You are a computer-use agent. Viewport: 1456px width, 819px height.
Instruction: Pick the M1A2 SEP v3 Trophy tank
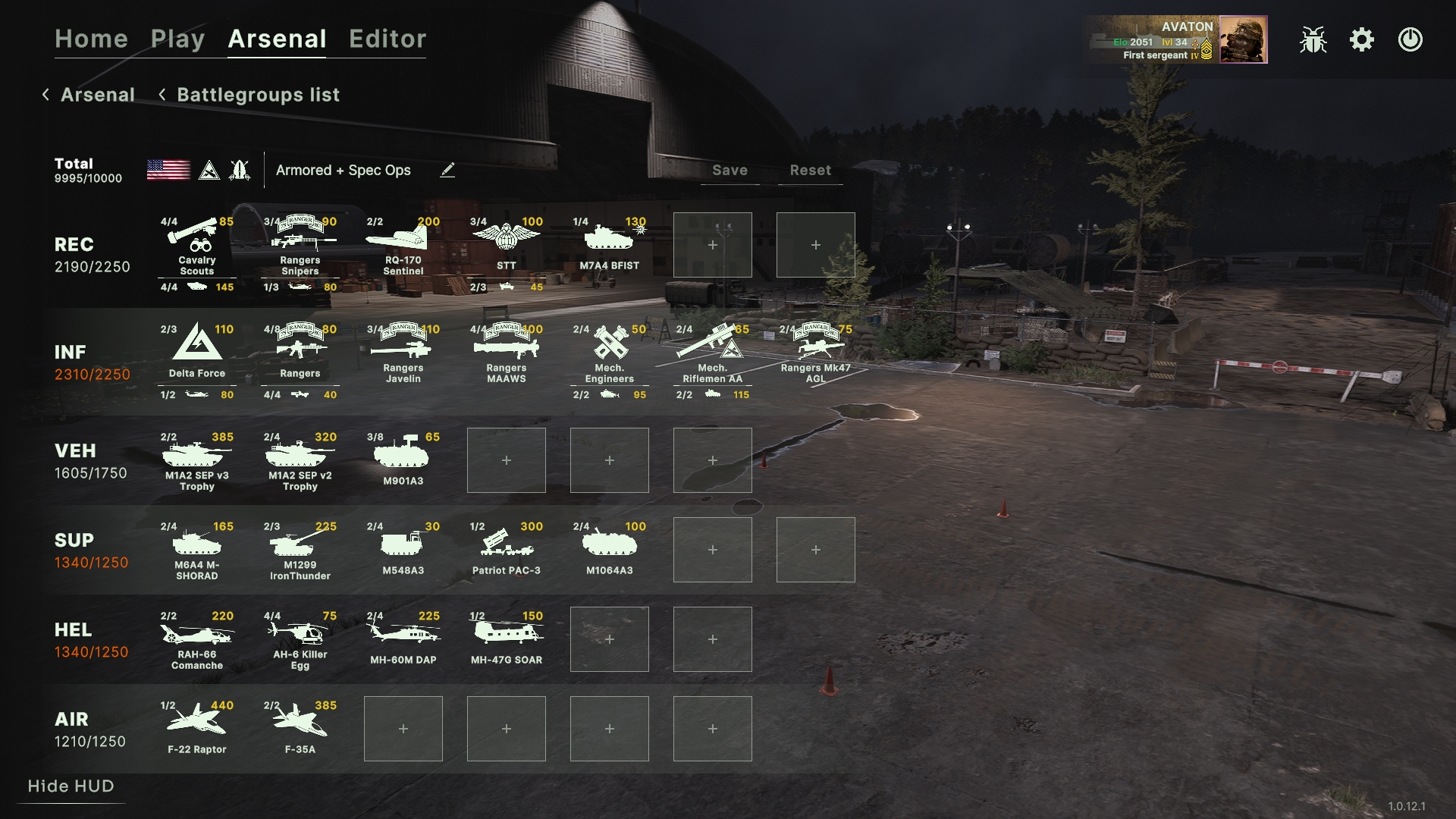coord(197,460)
